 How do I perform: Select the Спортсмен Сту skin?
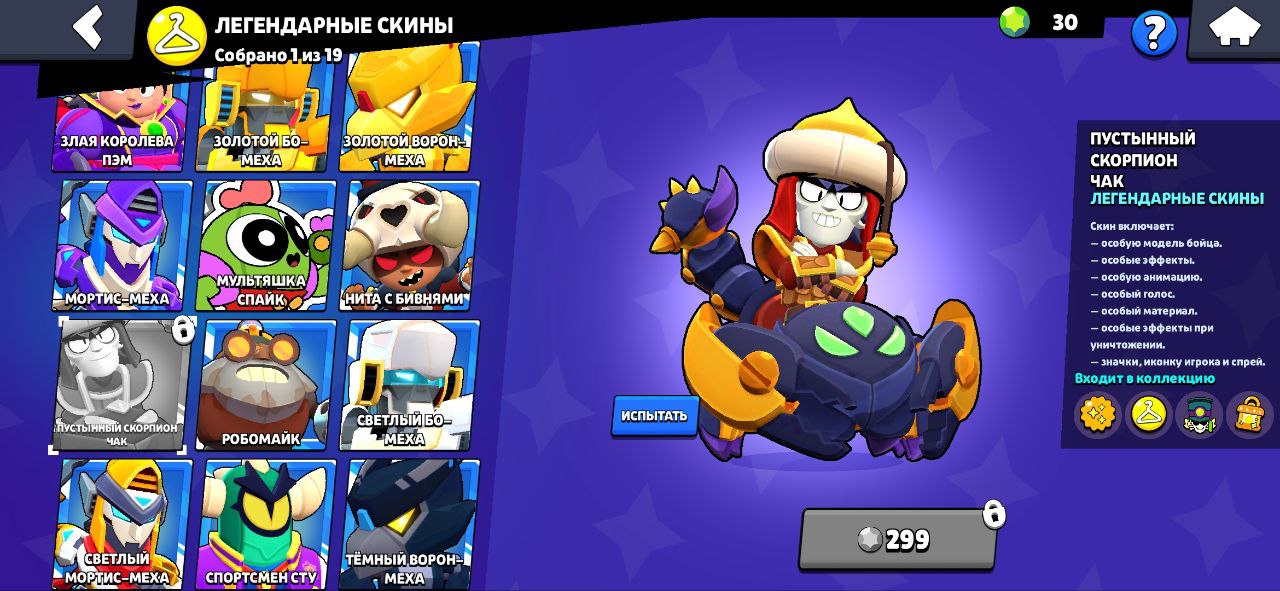pyautogui.click(x=264, y=523)
